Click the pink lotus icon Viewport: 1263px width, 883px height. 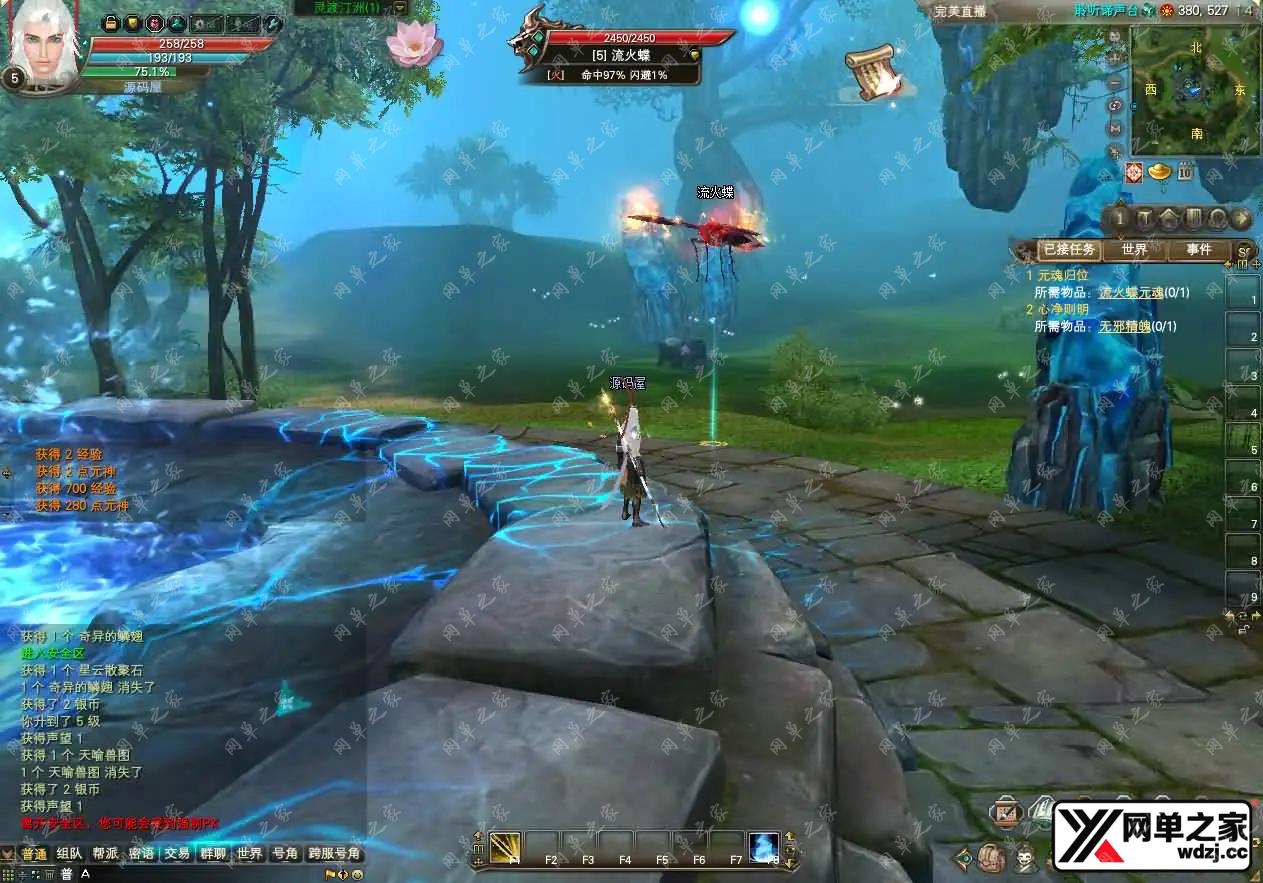[x=414, y=42]
